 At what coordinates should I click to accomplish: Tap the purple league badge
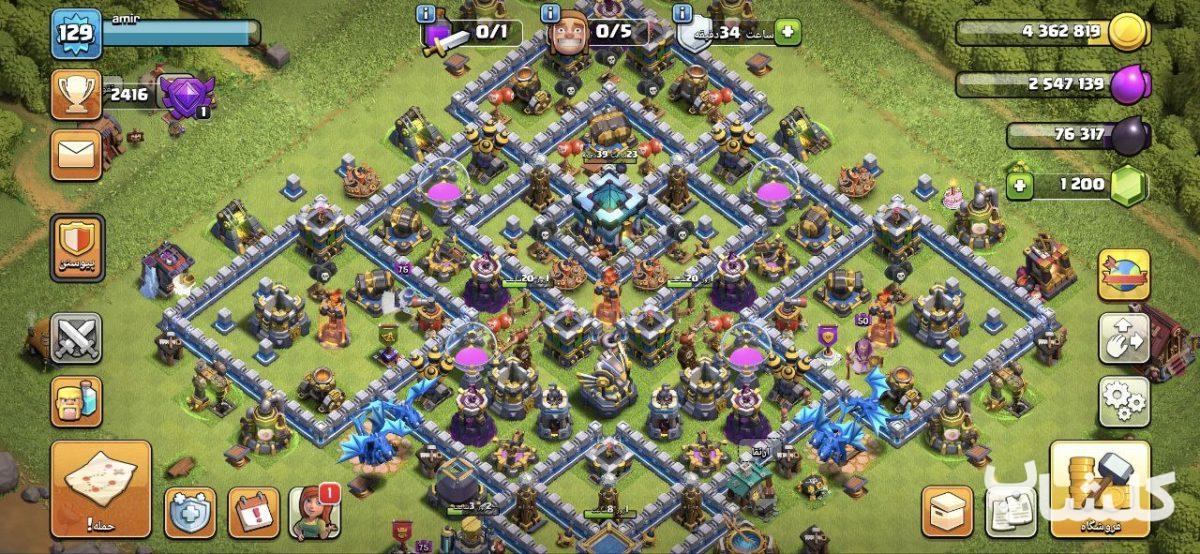(186, 96)
